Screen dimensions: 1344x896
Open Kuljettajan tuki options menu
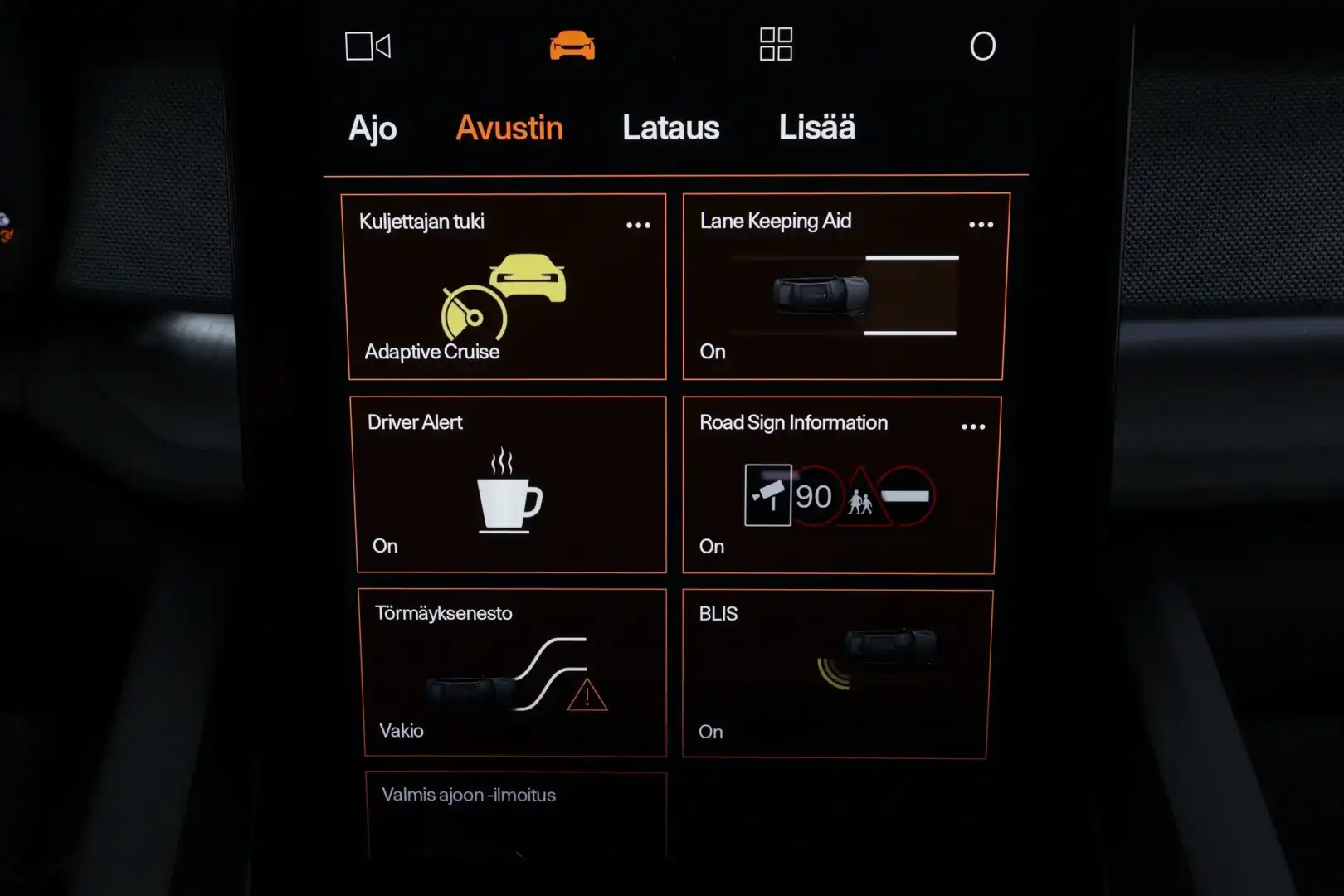638,224
